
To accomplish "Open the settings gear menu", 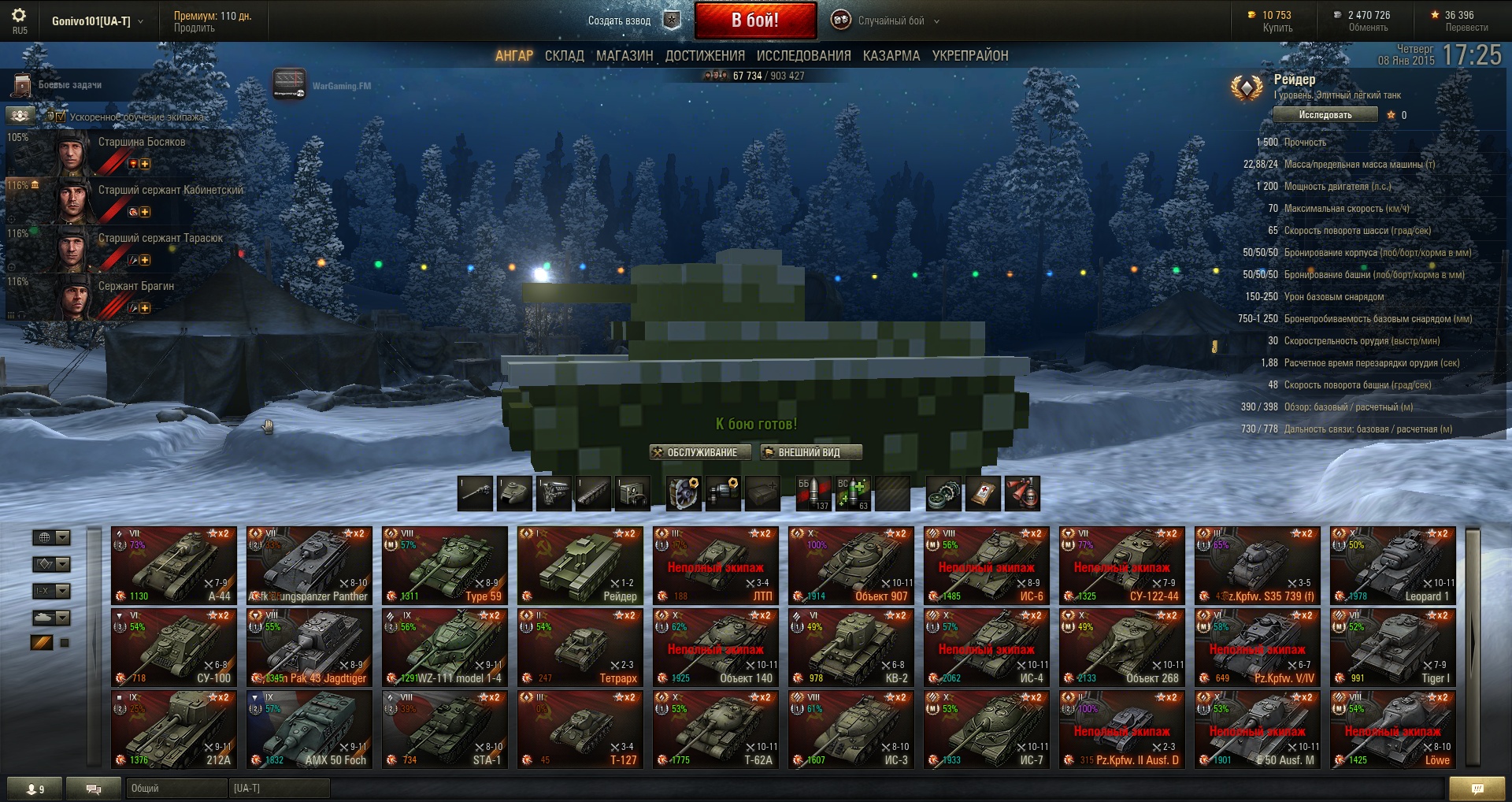I will (x=19, y=16).
